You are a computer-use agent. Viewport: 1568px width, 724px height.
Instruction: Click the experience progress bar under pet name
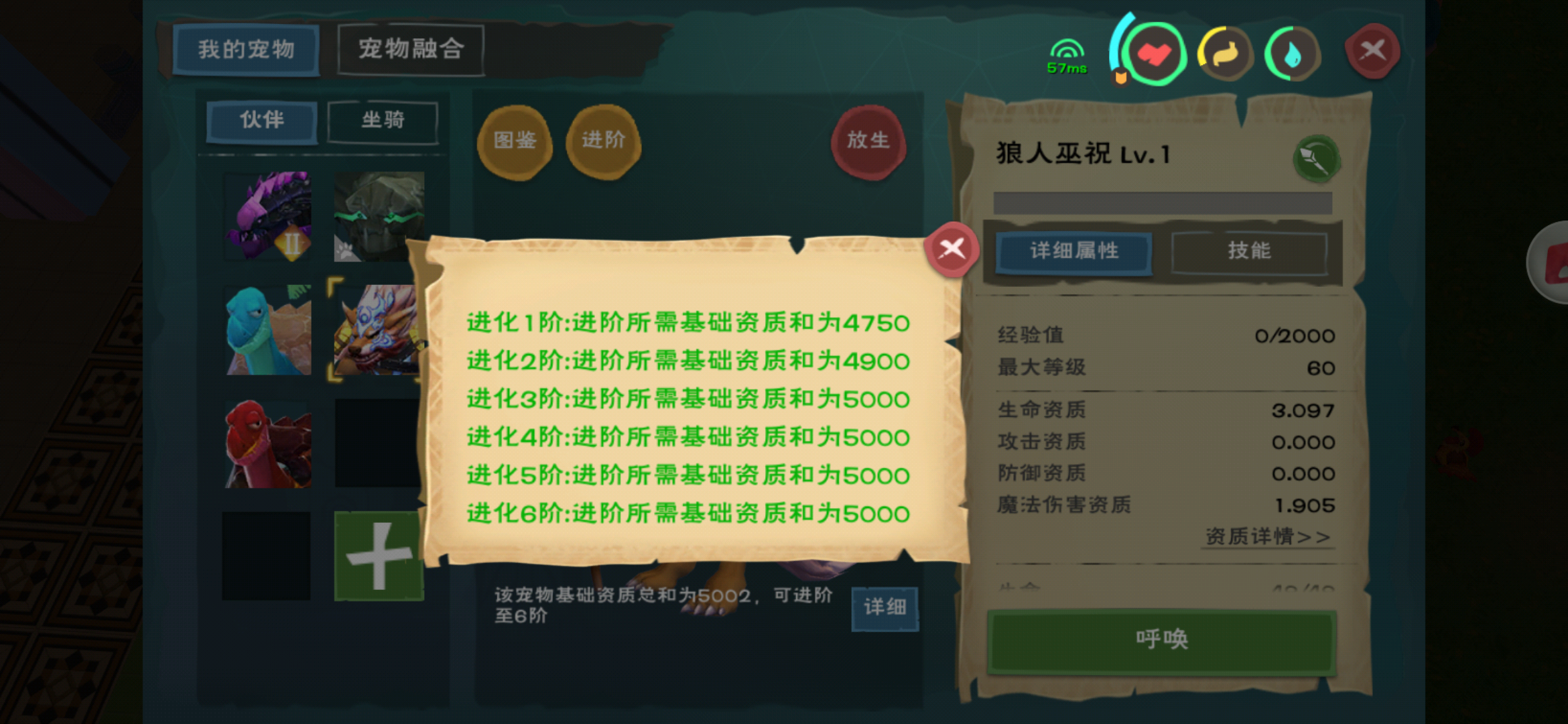click(1163, 202)
